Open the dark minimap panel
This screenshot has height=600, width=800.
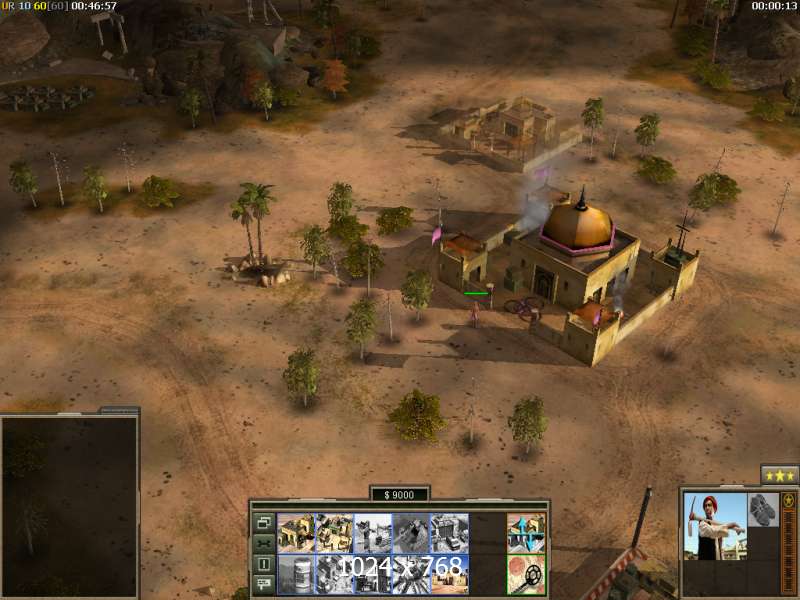point(69,505)
